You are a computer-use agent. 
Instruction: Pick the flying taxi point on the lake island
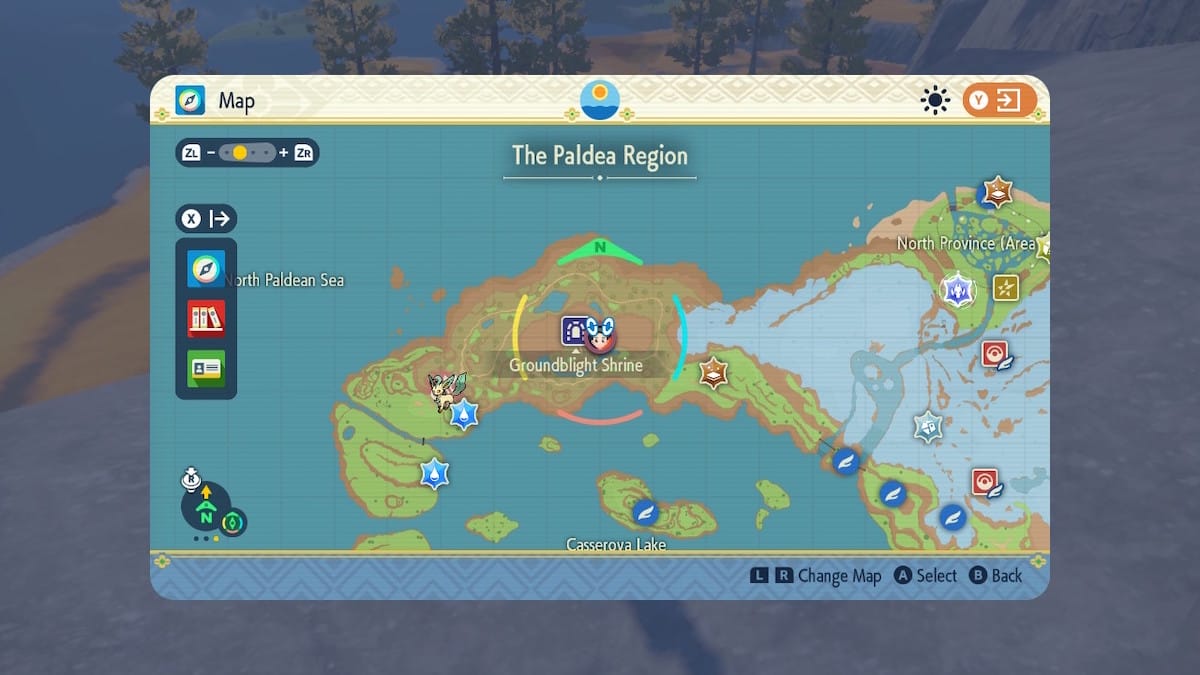(645, 512)
